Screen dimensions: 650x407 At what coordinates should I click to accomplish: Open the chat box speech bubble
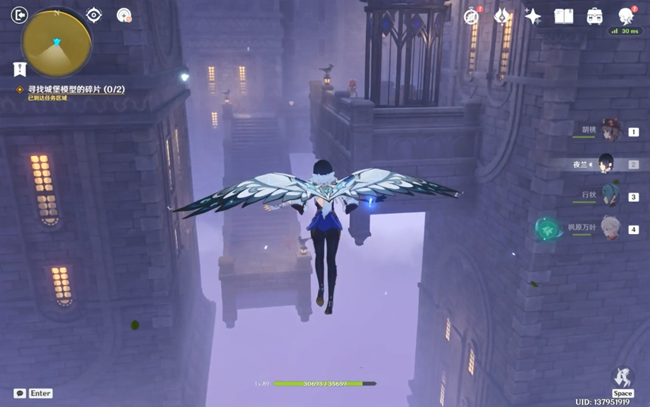pyautogui.click(x=20, y=394)
